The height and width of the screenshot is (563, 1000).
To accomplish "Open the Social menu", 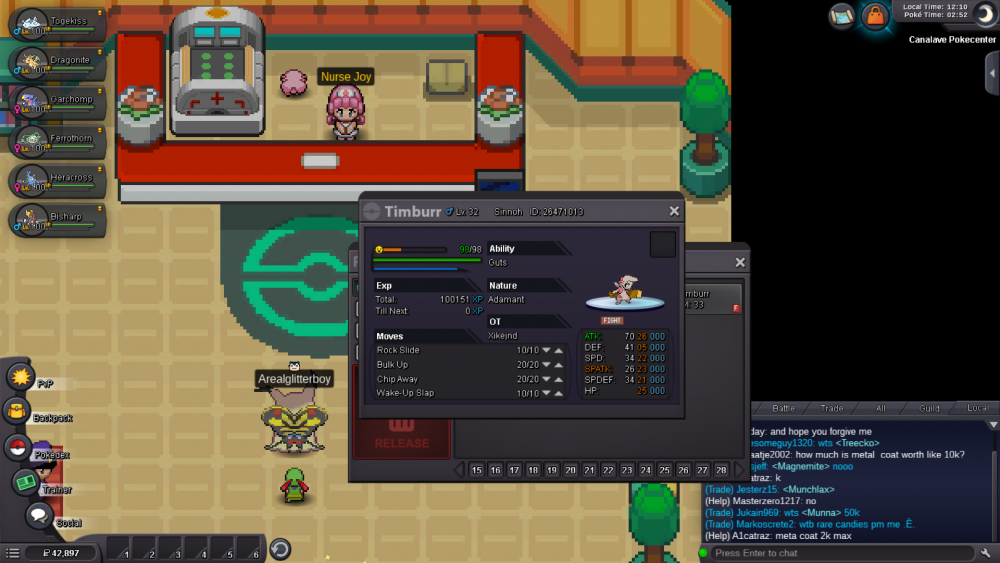I will (x=39, y=515).
